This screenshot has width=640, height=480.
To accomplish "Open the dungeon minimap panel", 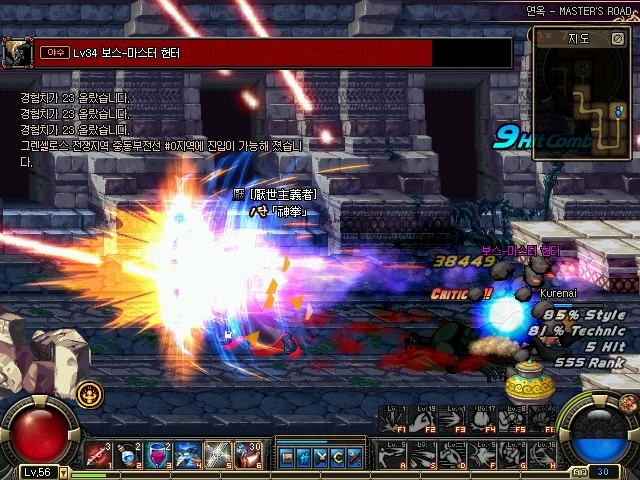I will click(580, 39).
